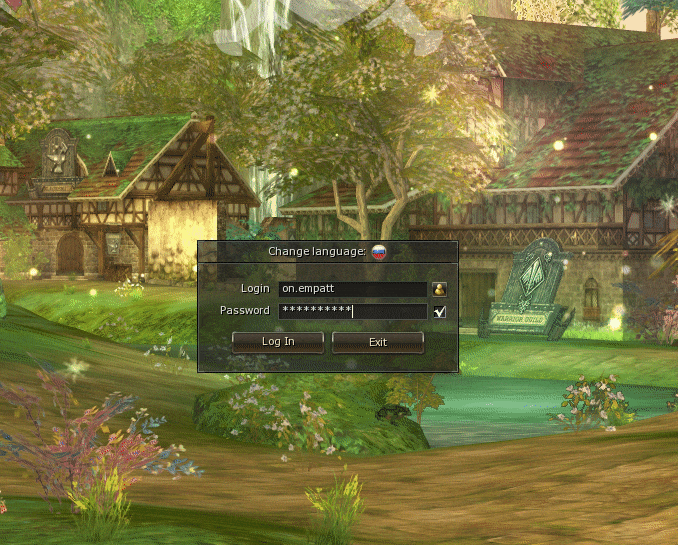Toggle the checkbox next to the Password field
Viewport: 678px width, 545px height.
[439, 311]
